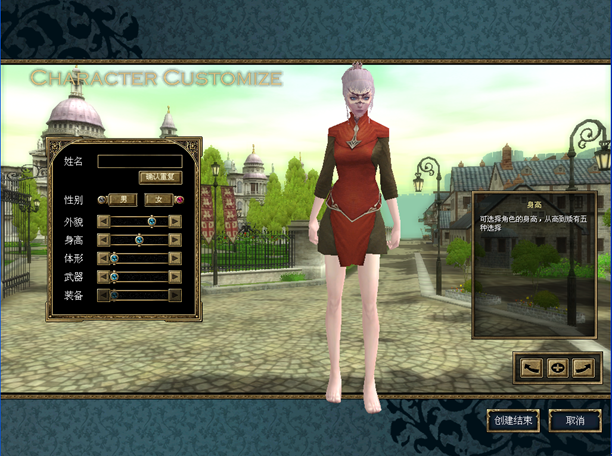Click the 武器 weapon right arrow

(x=175, y=276)
